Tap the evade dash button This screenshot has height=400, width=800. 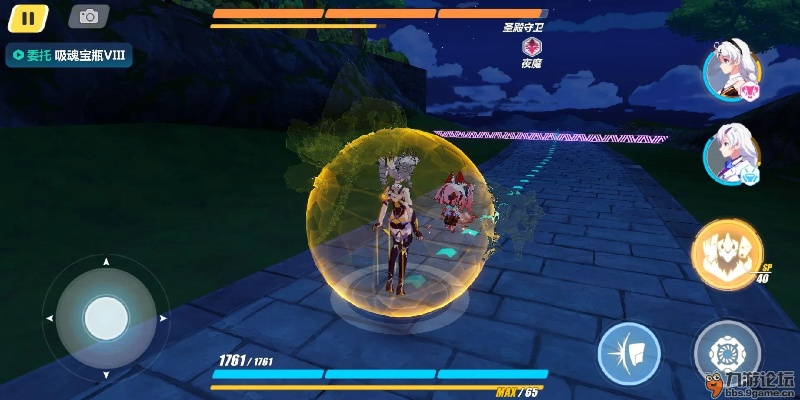[x=629, y=354]
